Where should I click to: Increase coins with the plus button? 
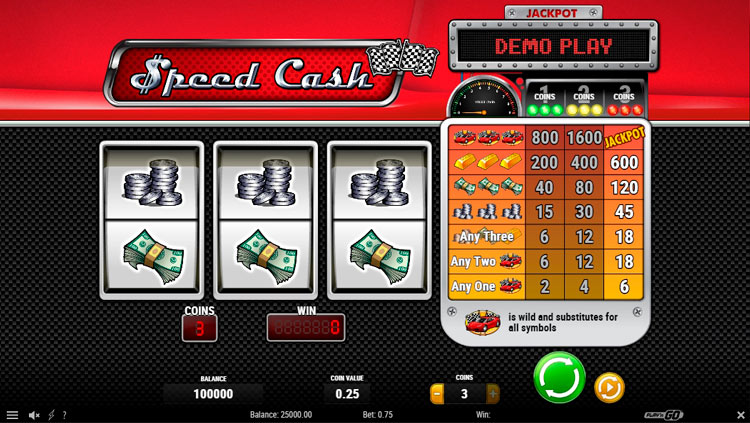point(492,394)
